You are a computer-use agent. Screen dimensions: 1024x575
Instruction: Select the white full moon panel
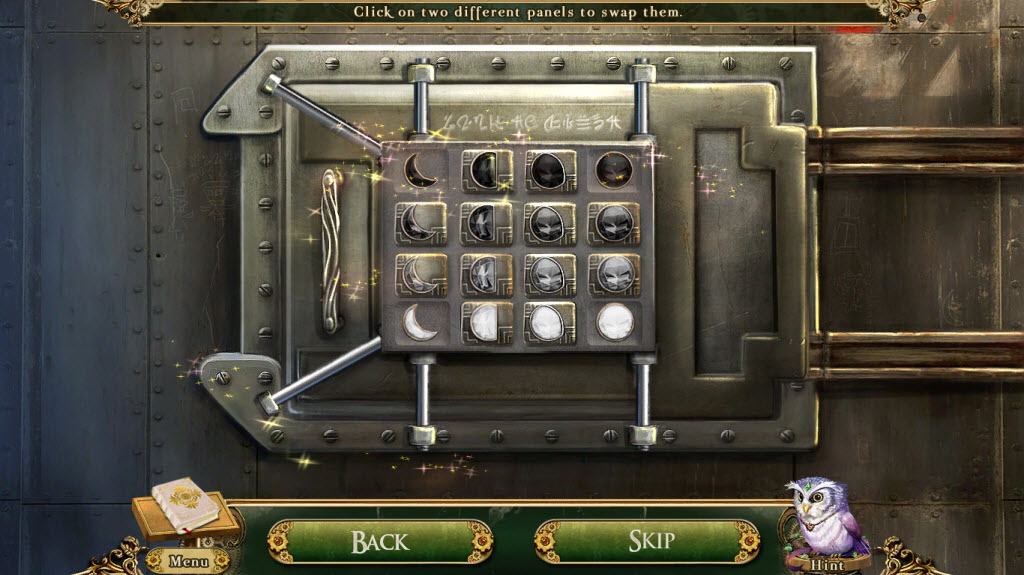(613, 322)
